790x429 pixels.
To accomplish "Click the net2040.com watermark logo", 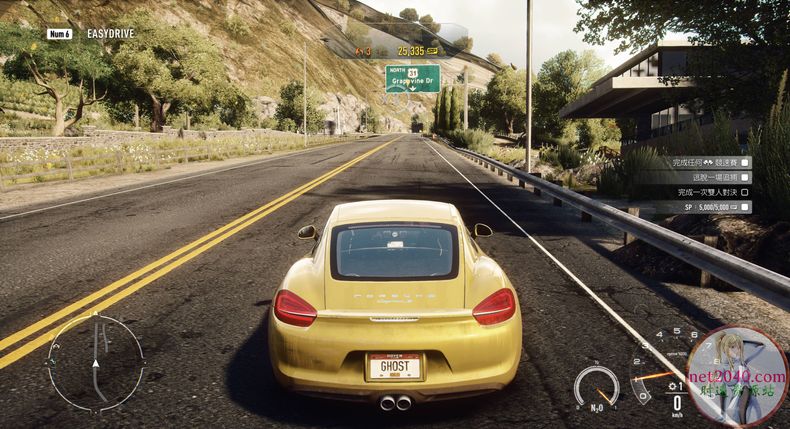I will (737, 375).
